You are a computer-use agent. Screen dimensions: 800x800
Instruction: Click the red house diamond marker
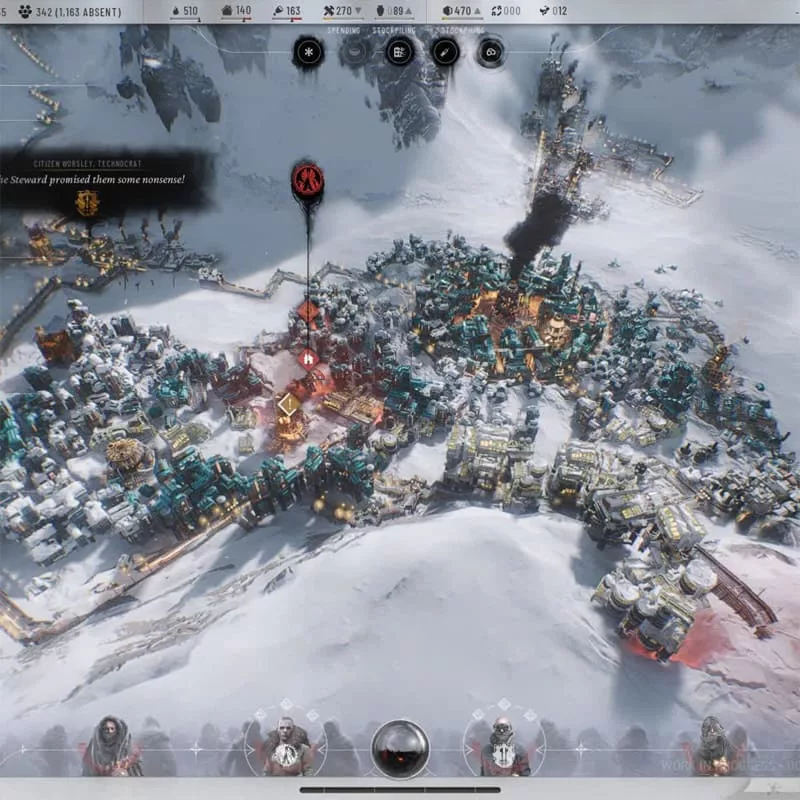(308, 358)
